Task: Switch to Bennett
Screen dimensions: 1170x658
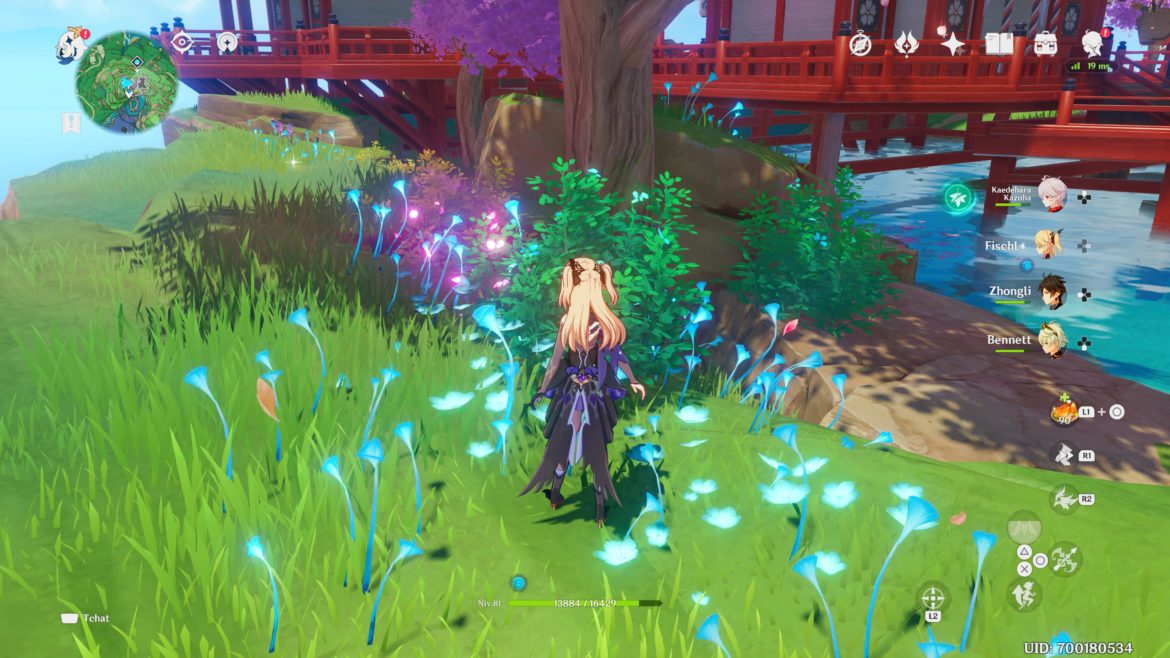Action: pos(1051,341)
